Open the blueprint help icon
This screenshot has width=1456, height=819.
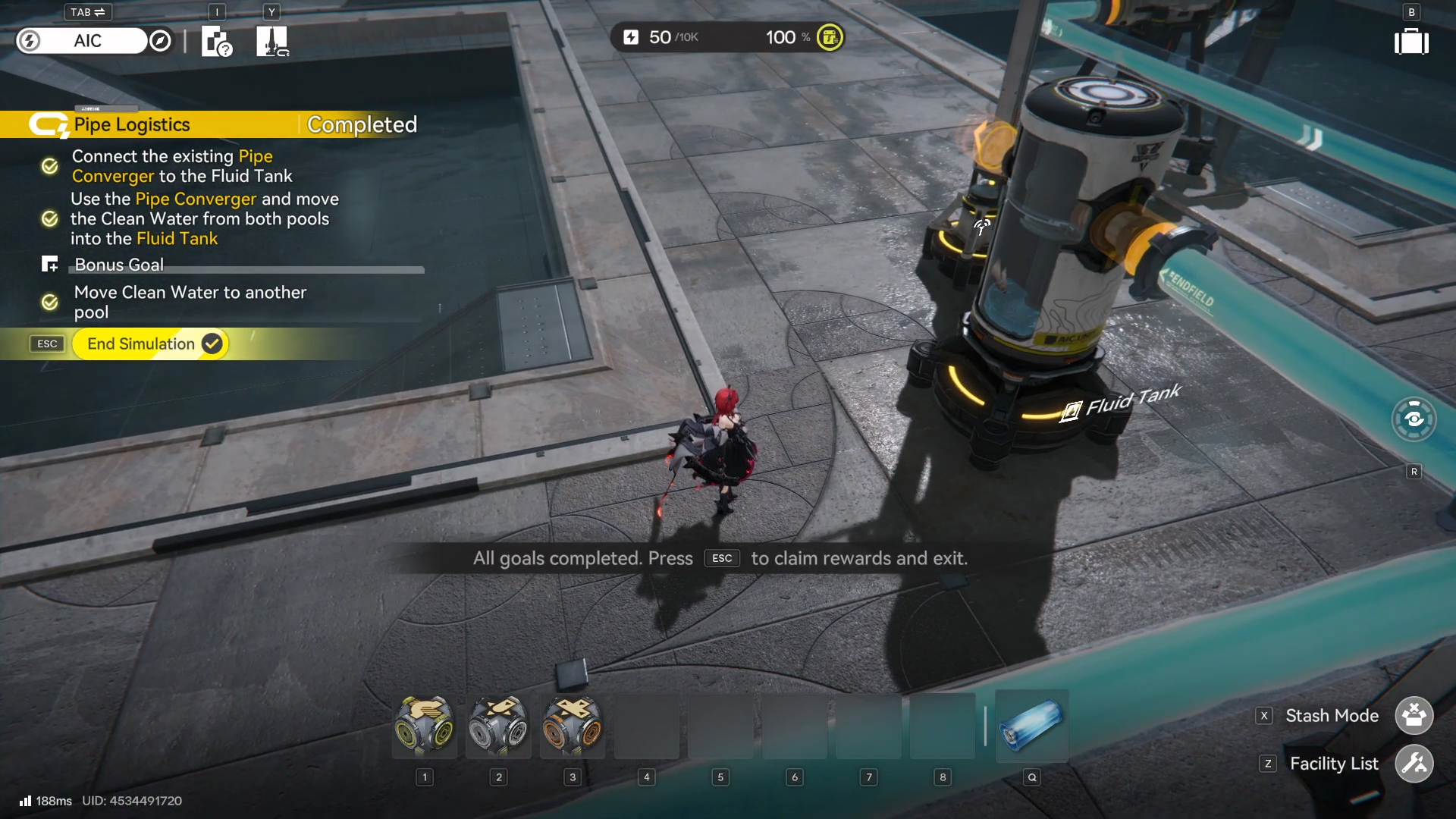(217, 42)
